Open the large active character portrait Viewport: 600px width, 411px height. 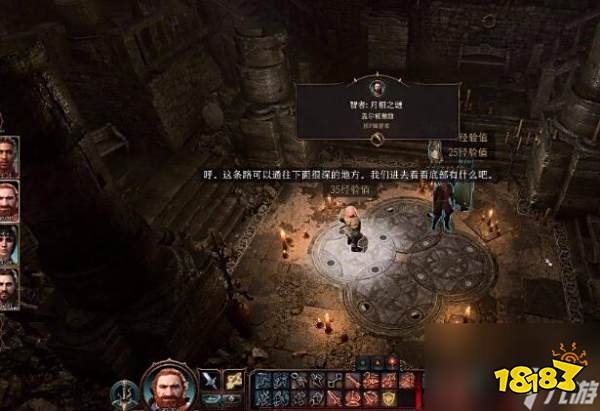coord(166,385)
